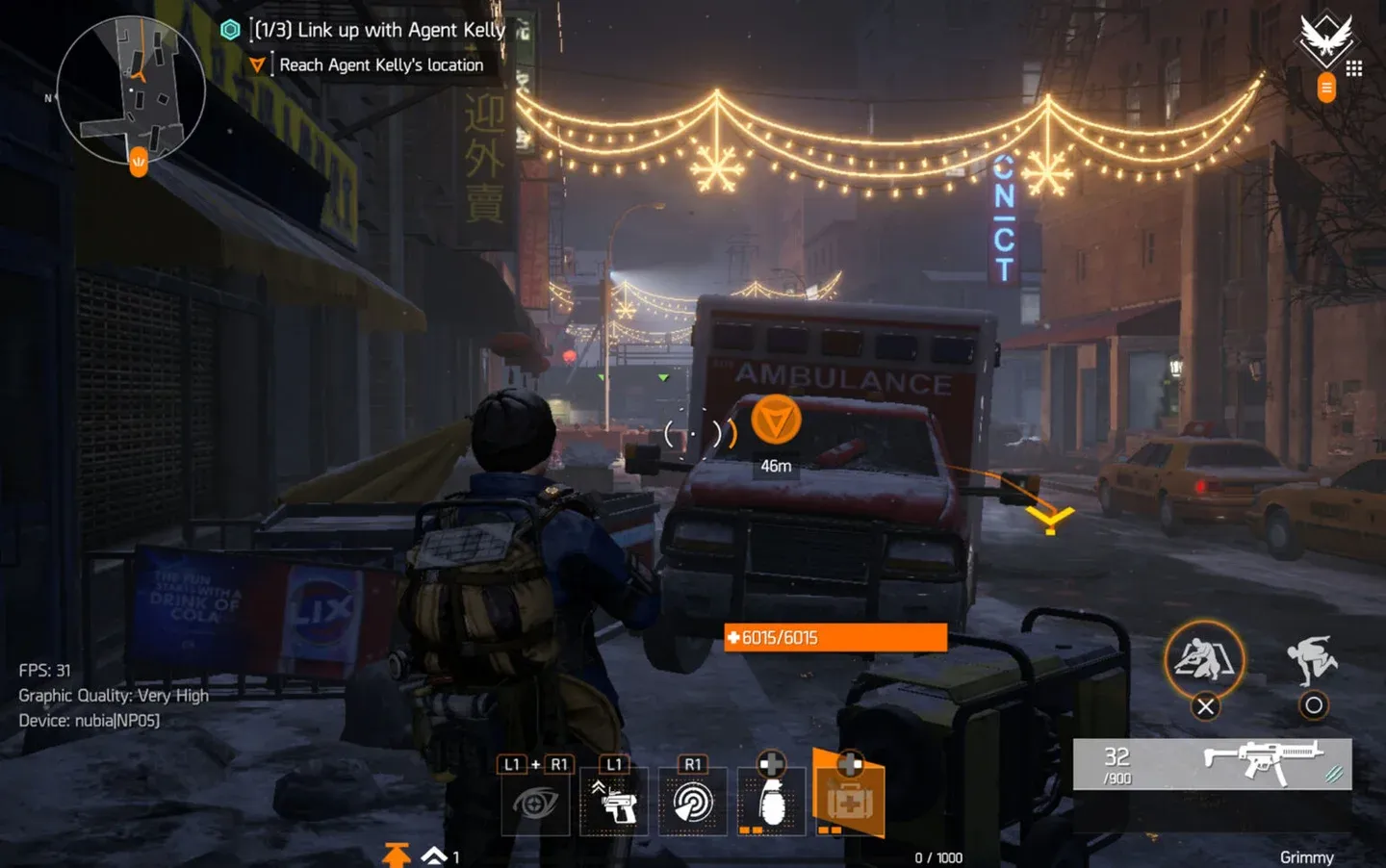This screenshot has width=1386, height=868.
Task: Click the 6015/6015 health bar
Action: tap(834, 637)
